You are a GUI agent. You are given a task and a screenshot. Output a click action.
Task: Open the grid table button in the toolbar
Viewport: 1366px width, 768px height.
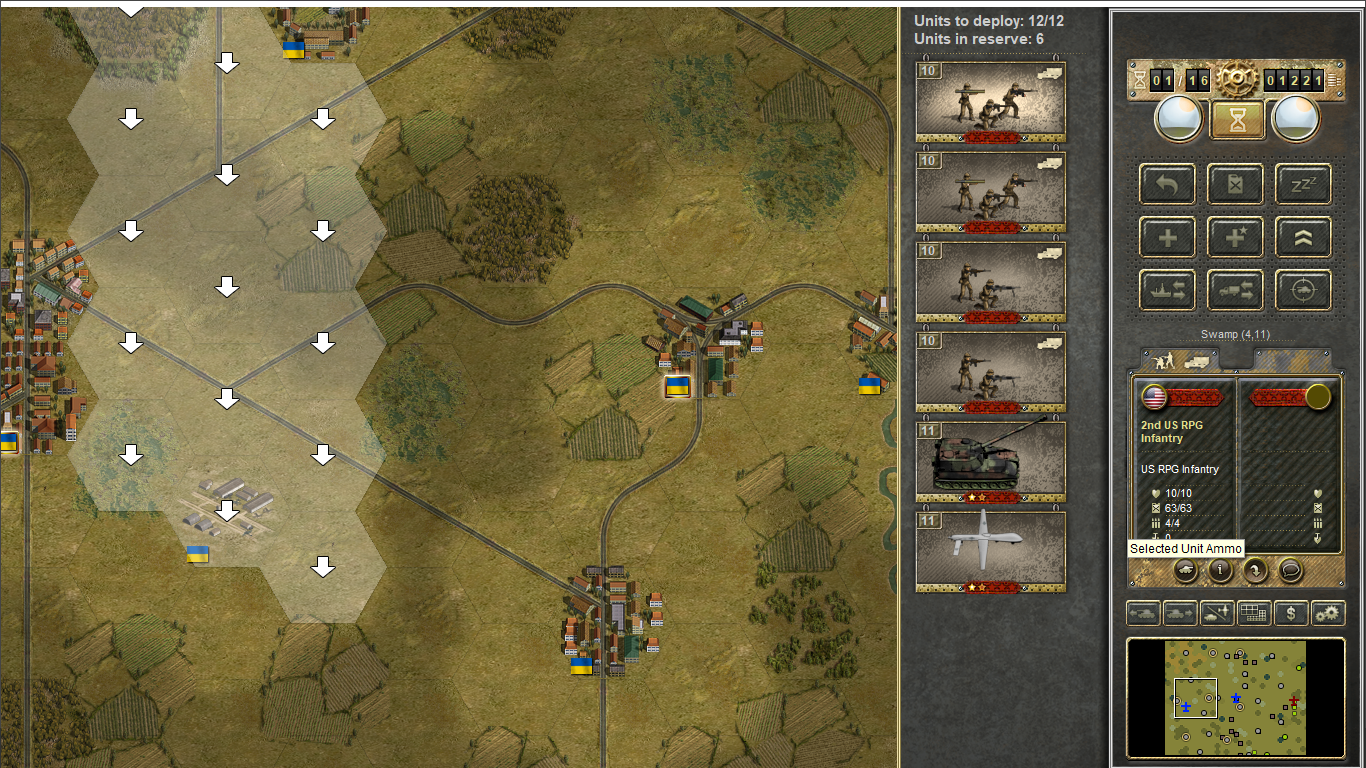(x=1254, y=613)
